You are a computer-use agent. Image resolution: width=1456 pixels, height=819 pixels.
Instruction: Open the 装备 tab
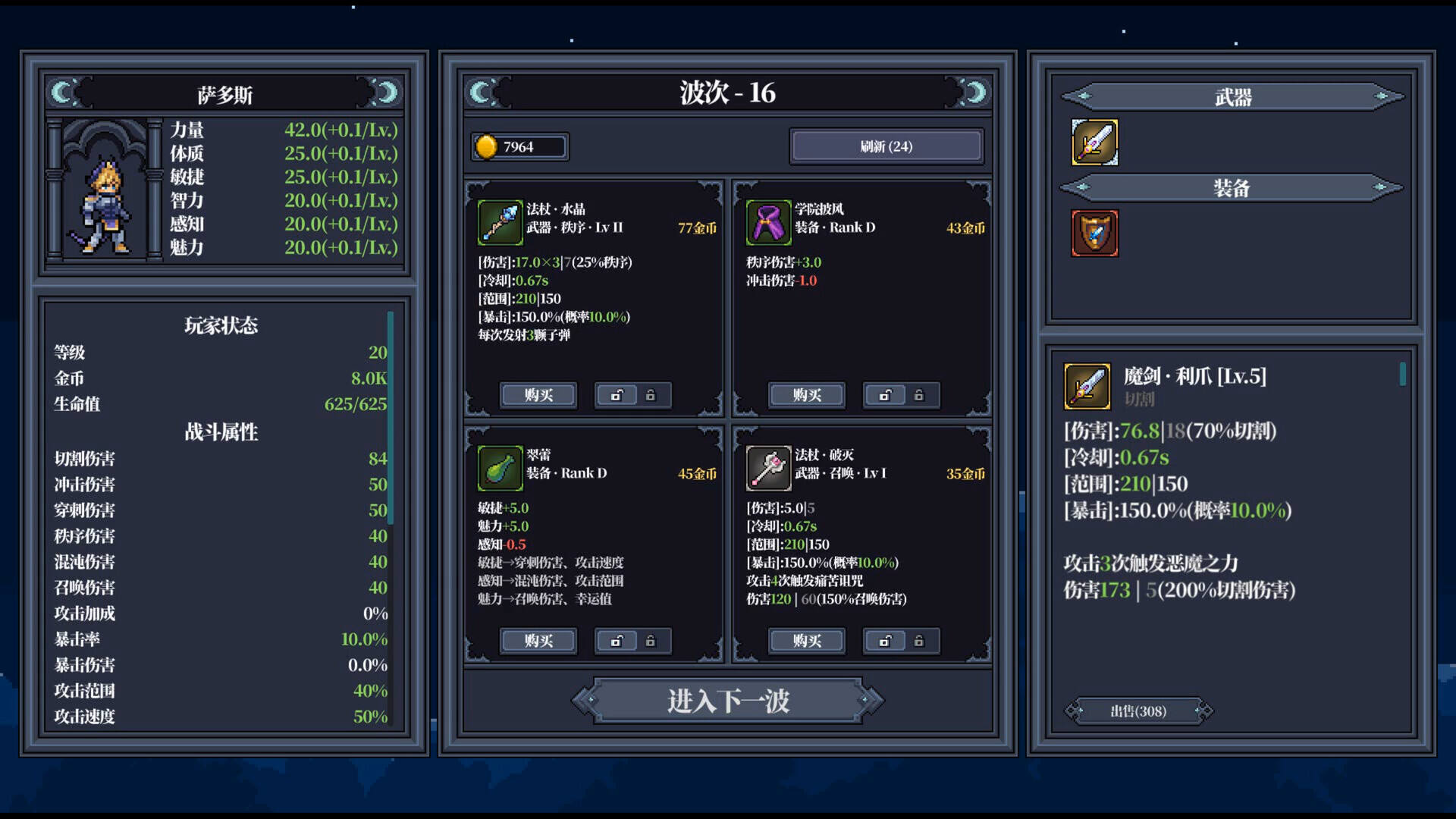[1233, 187]
